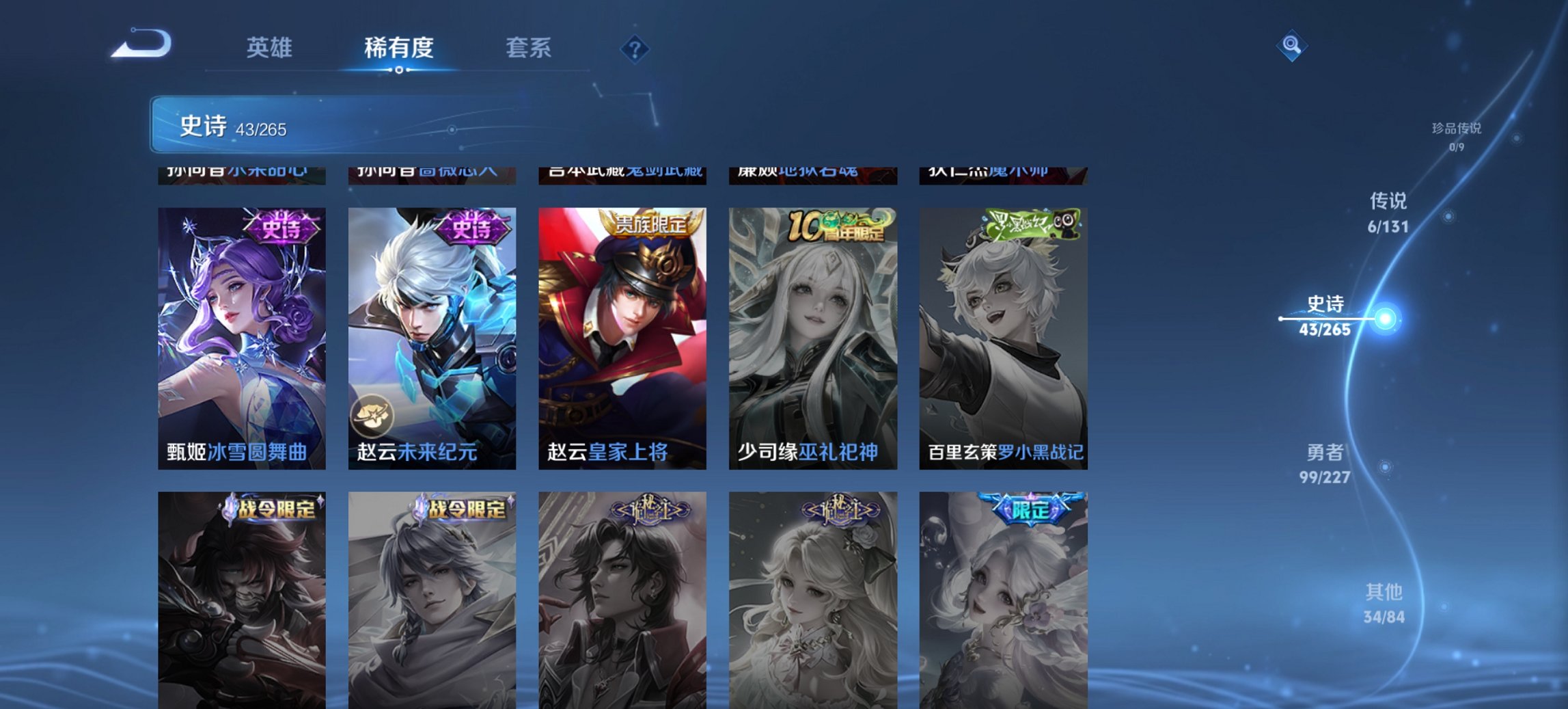1568x709 pixels.
Task: Click the 罗小黑战记 logo on 百里玄策's card
Action: click(1032, 226)
